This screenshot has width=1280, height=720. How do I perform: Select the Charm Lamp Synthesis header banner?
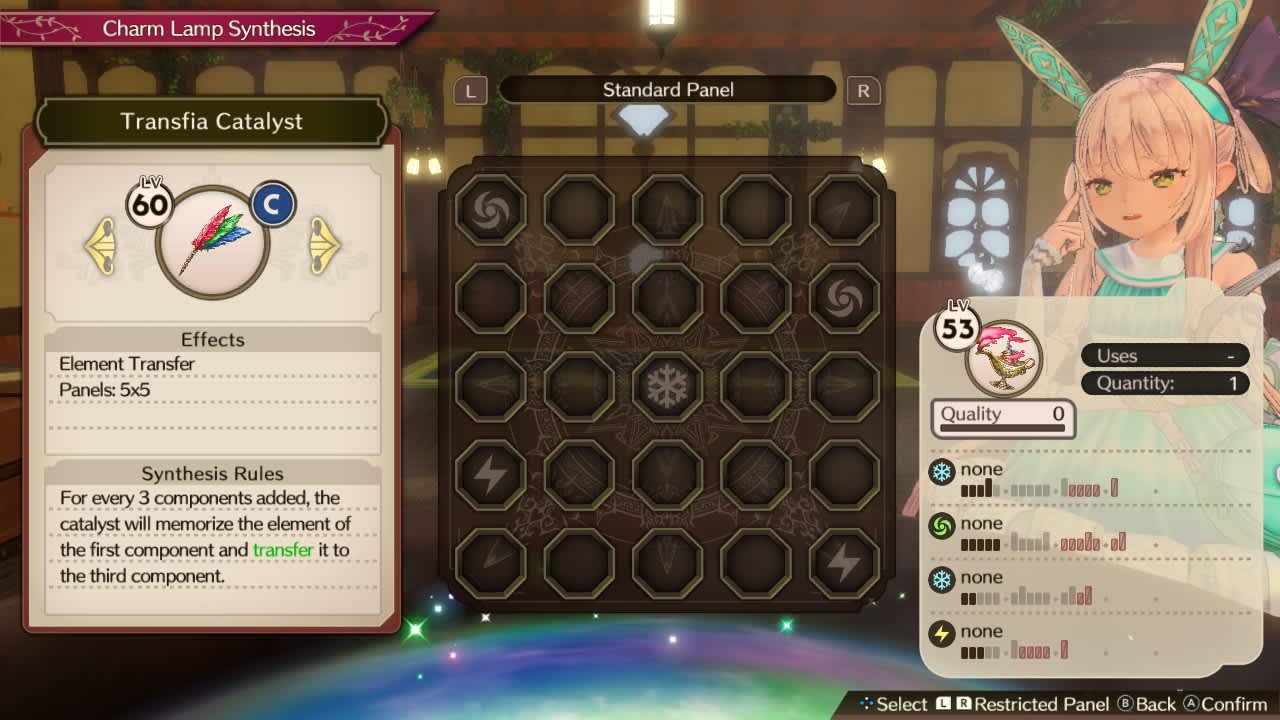pos(211,29)
